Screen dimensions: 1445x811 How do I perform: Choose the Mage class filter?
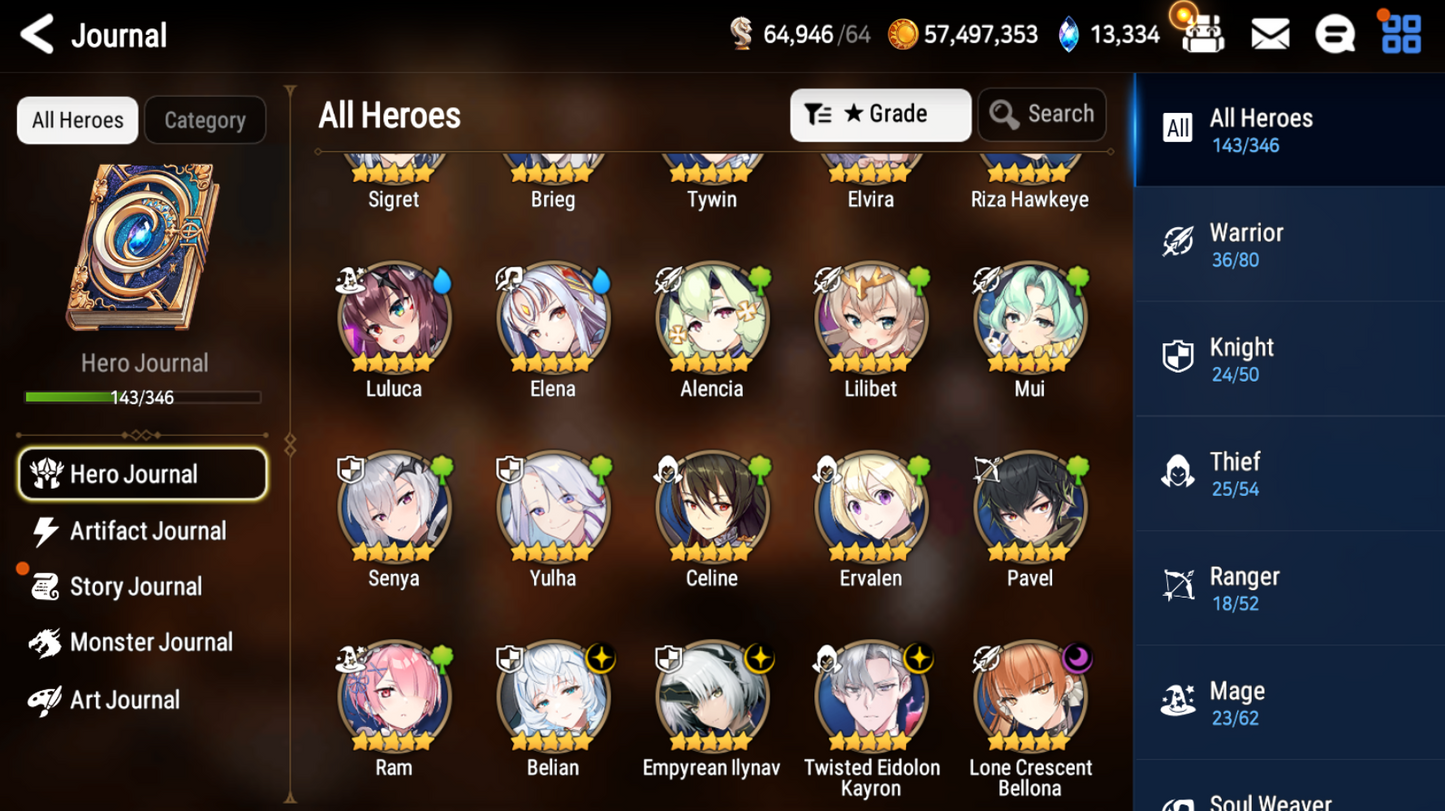coord(1289,703)
